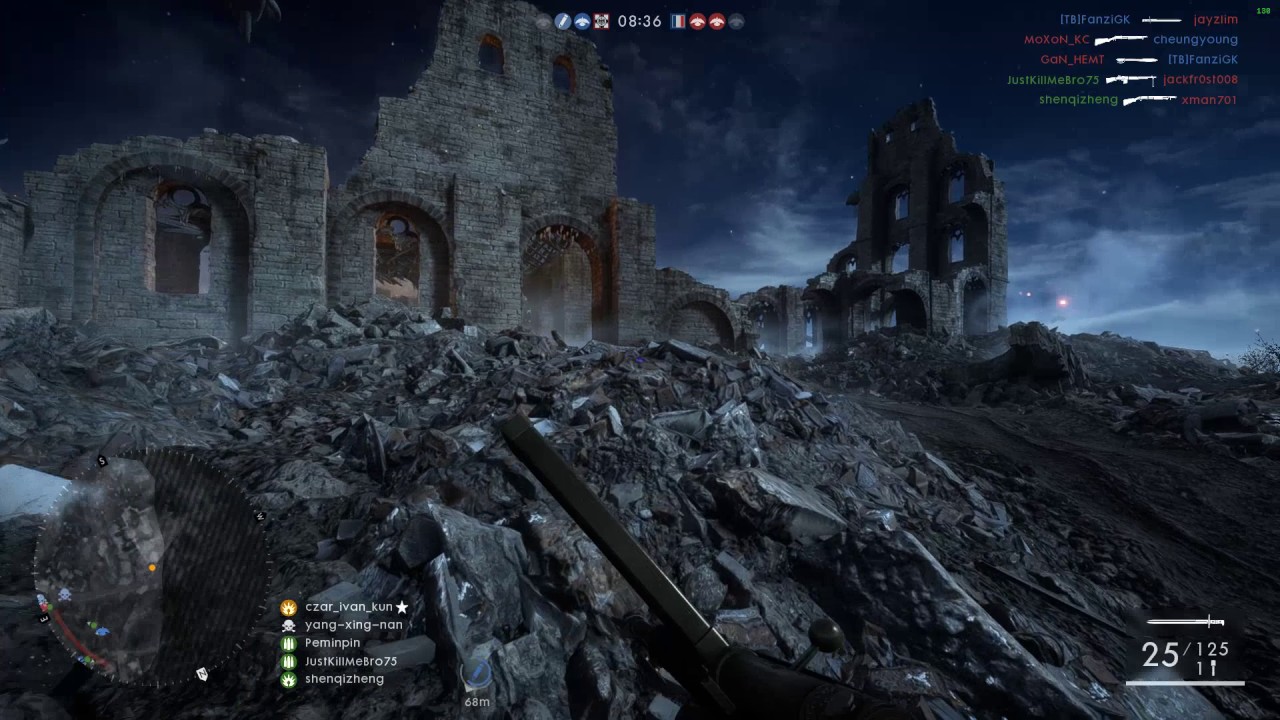Click the pencil behemoth icon in top HUD
The height and width of the screenshot is (720, 1280).
pos(562,20)
